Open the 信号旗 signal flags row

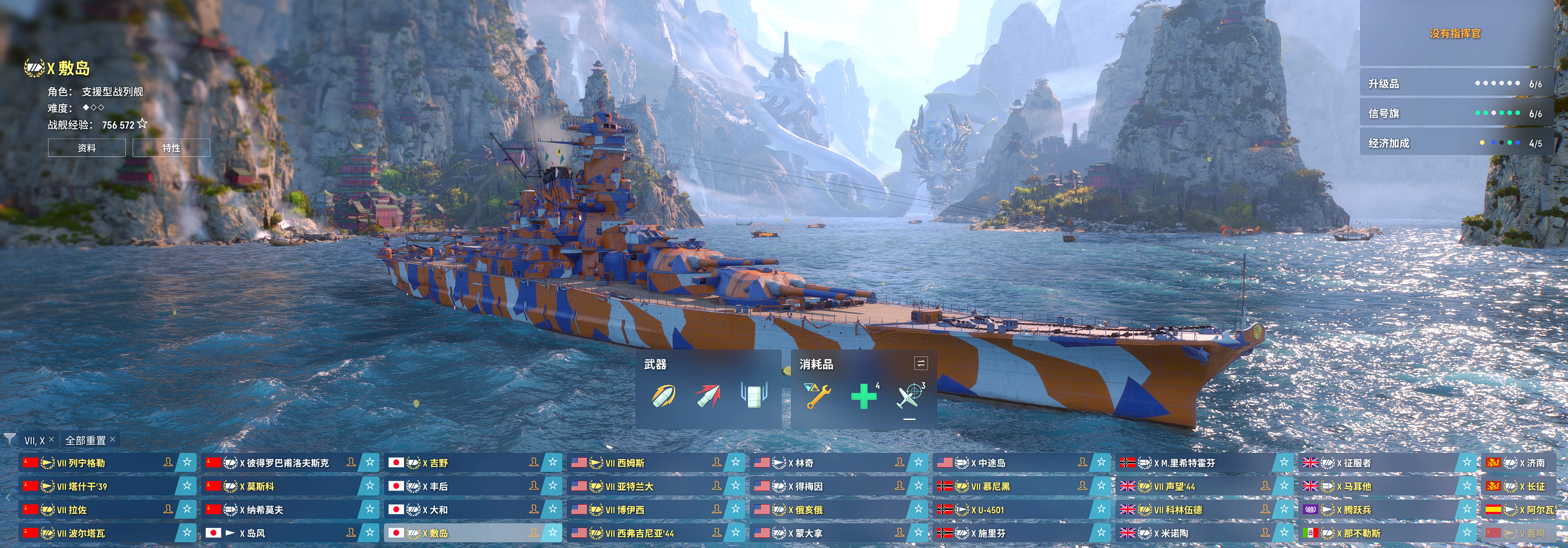pos(1455,114)
